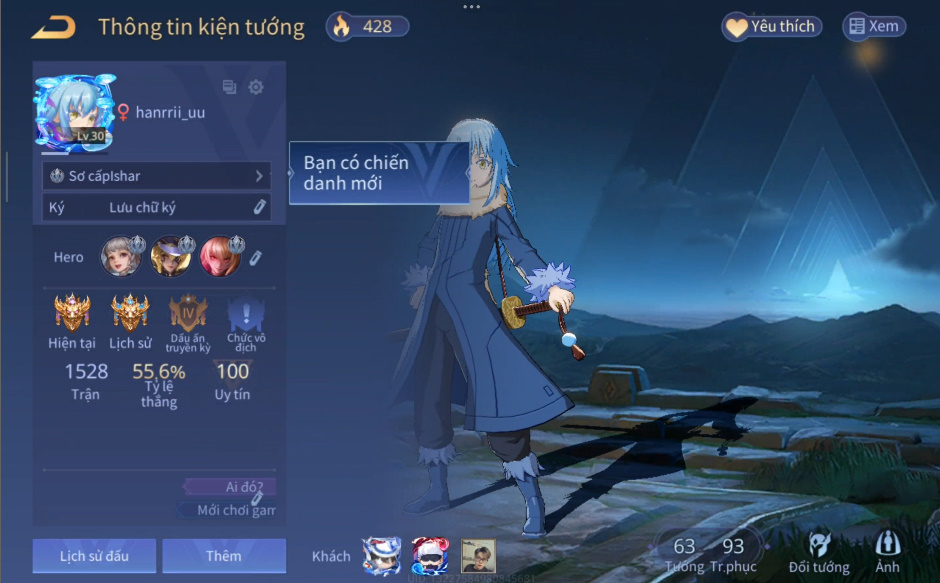Open the profile settings gear icon
This screenshot has width=940, height=583.
tap(256, 87)
